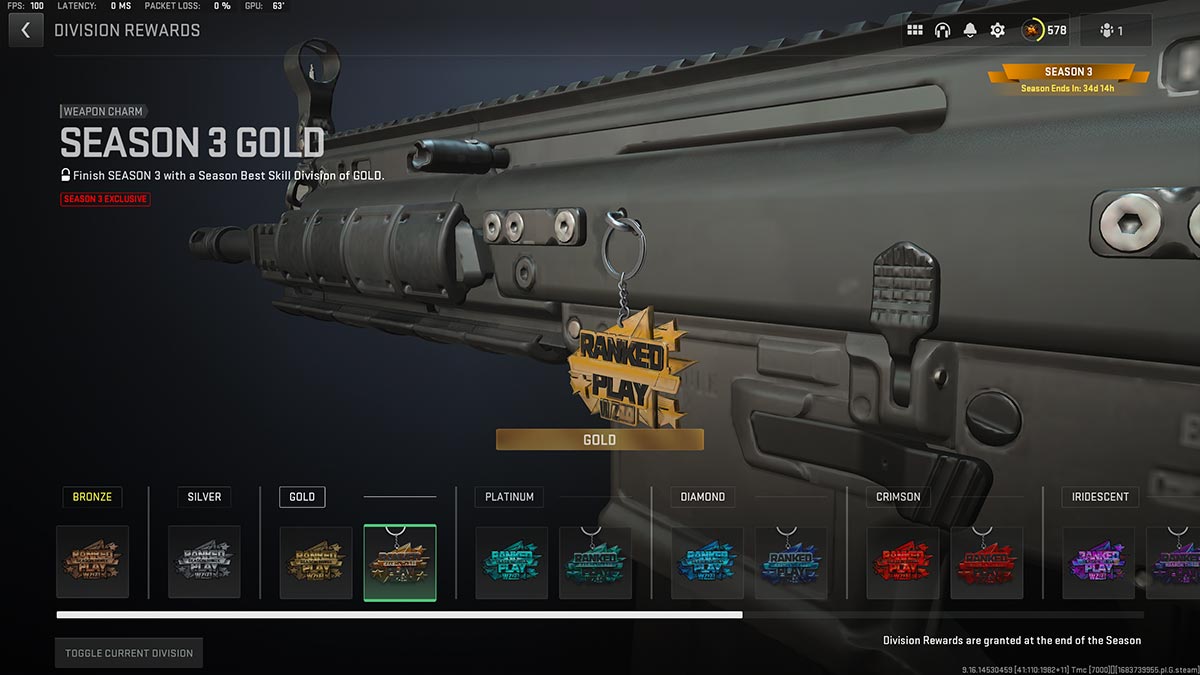Pick the silver Ranked Play reward tile
The width and height of the screenshot is (1200, 675).
204,562
